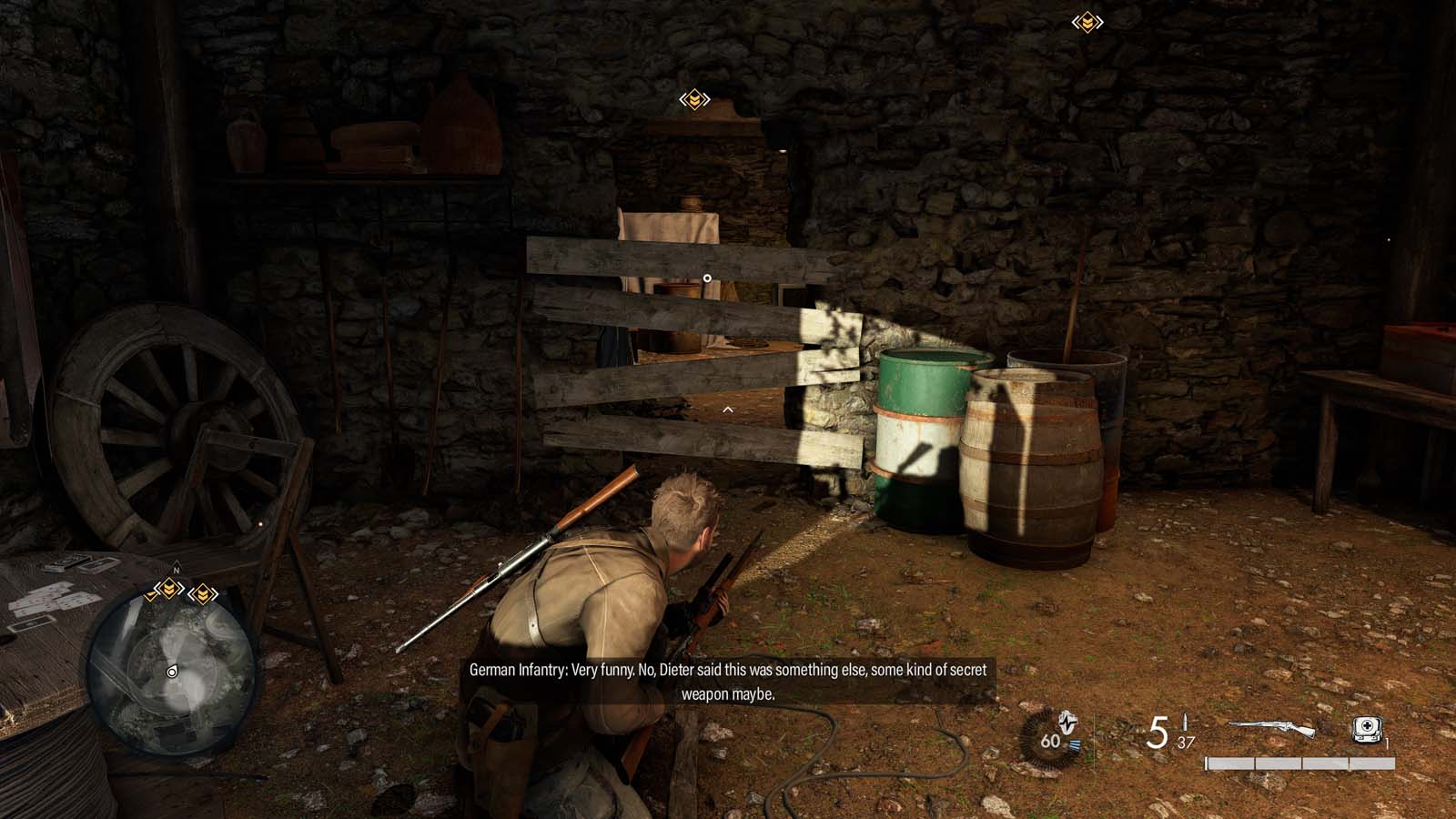Screen dimensions: 1456x819
Task: Click the objective marker above the boarded doorway
Action: point(694,99)
